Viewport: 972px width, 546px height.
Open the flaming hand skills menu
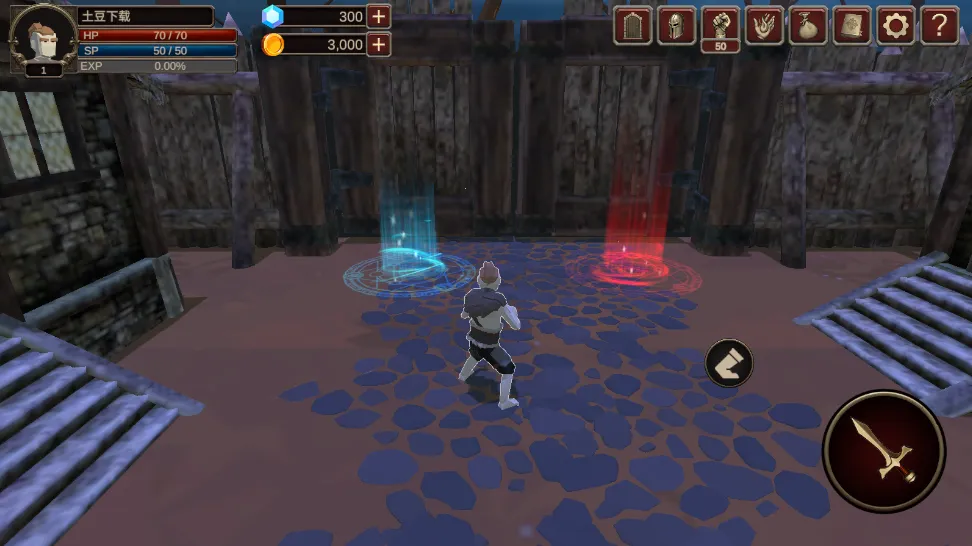point(765,26)
